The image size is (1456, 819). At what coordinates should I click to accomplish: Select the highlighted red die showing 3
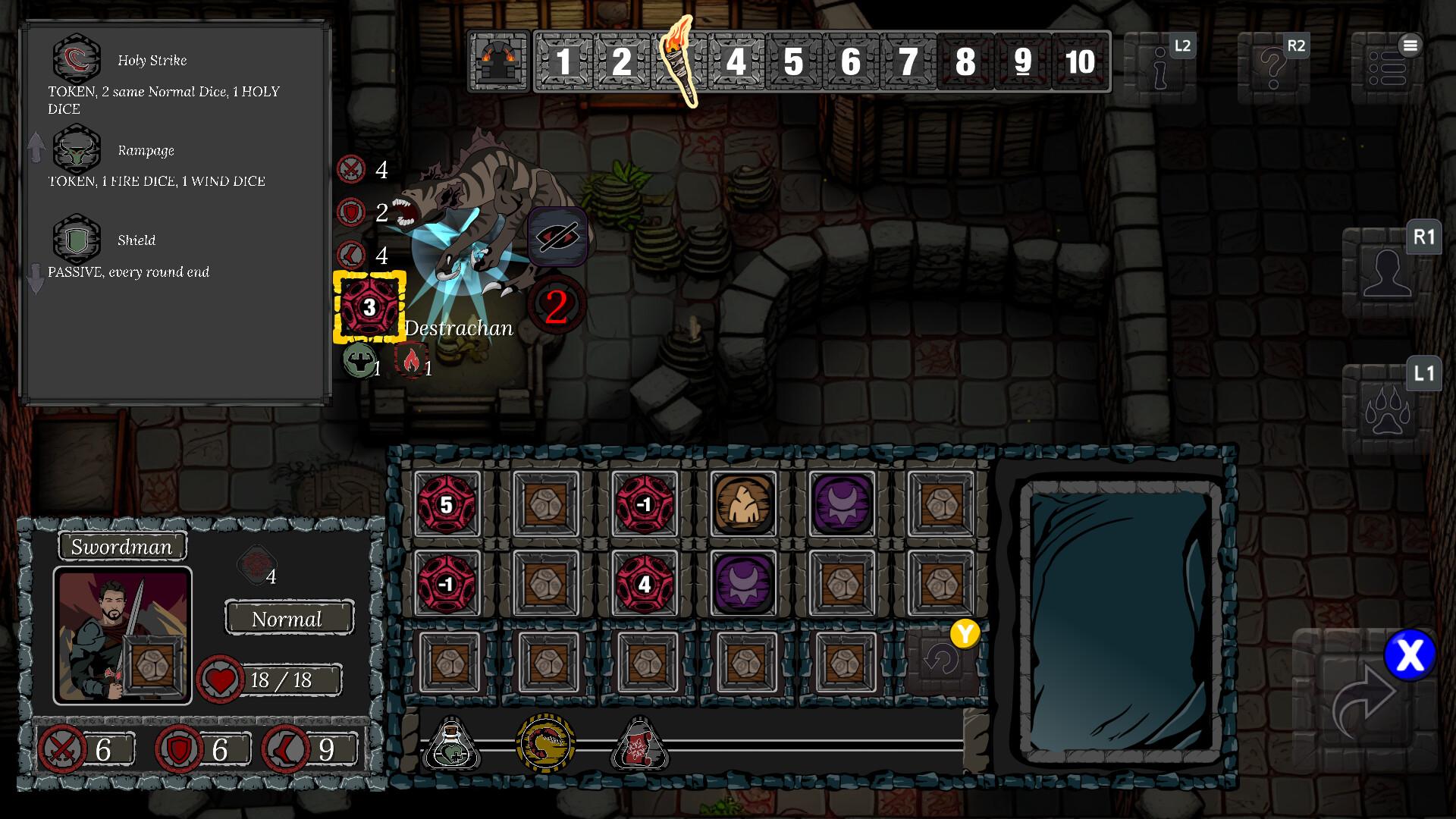click(x=370, y=307)
